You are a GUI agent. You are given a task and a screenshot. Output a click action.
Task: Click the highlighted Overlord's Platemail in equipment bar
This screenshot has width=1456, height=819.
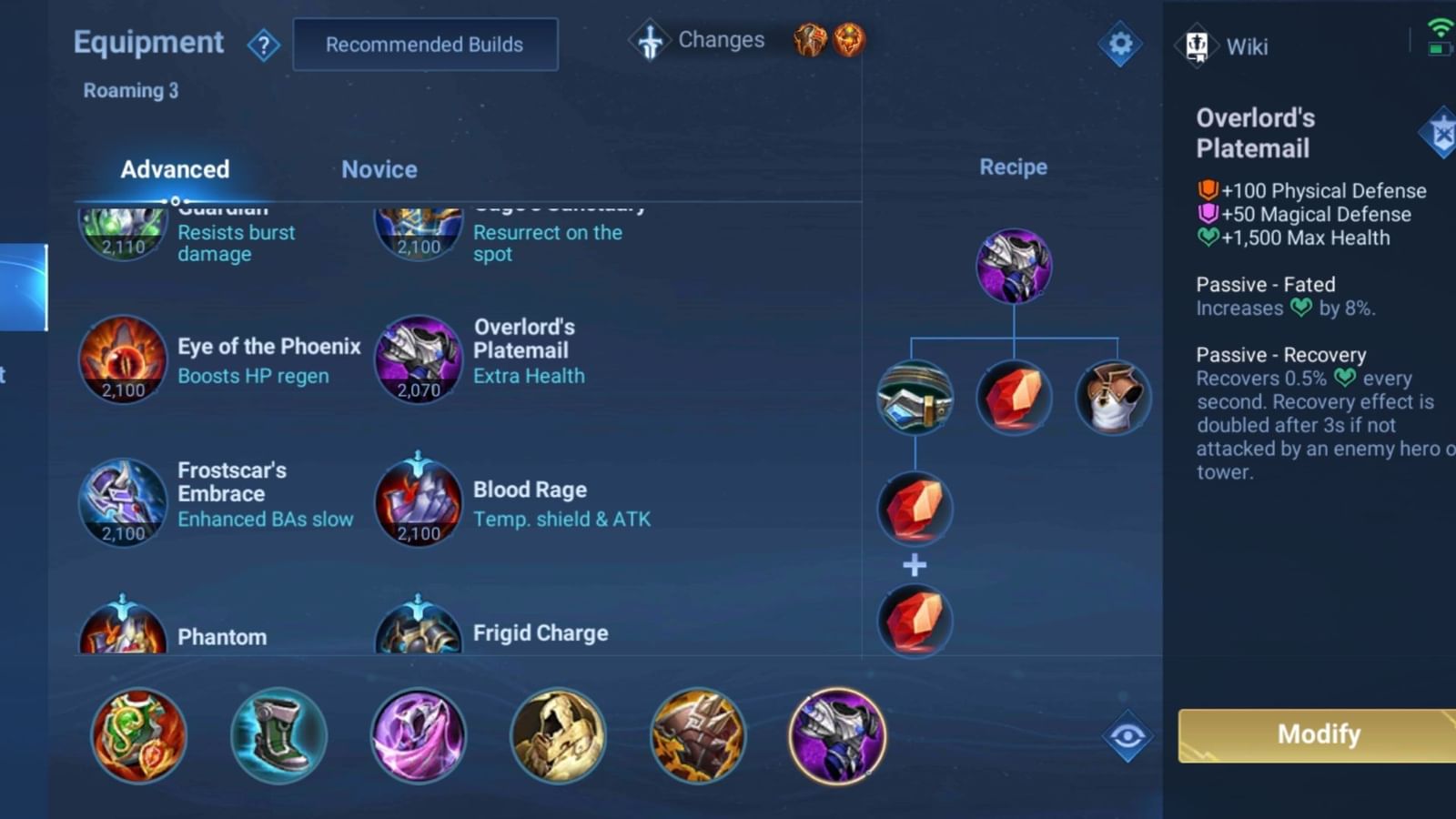pyautogui.click(x=837, y=737)
